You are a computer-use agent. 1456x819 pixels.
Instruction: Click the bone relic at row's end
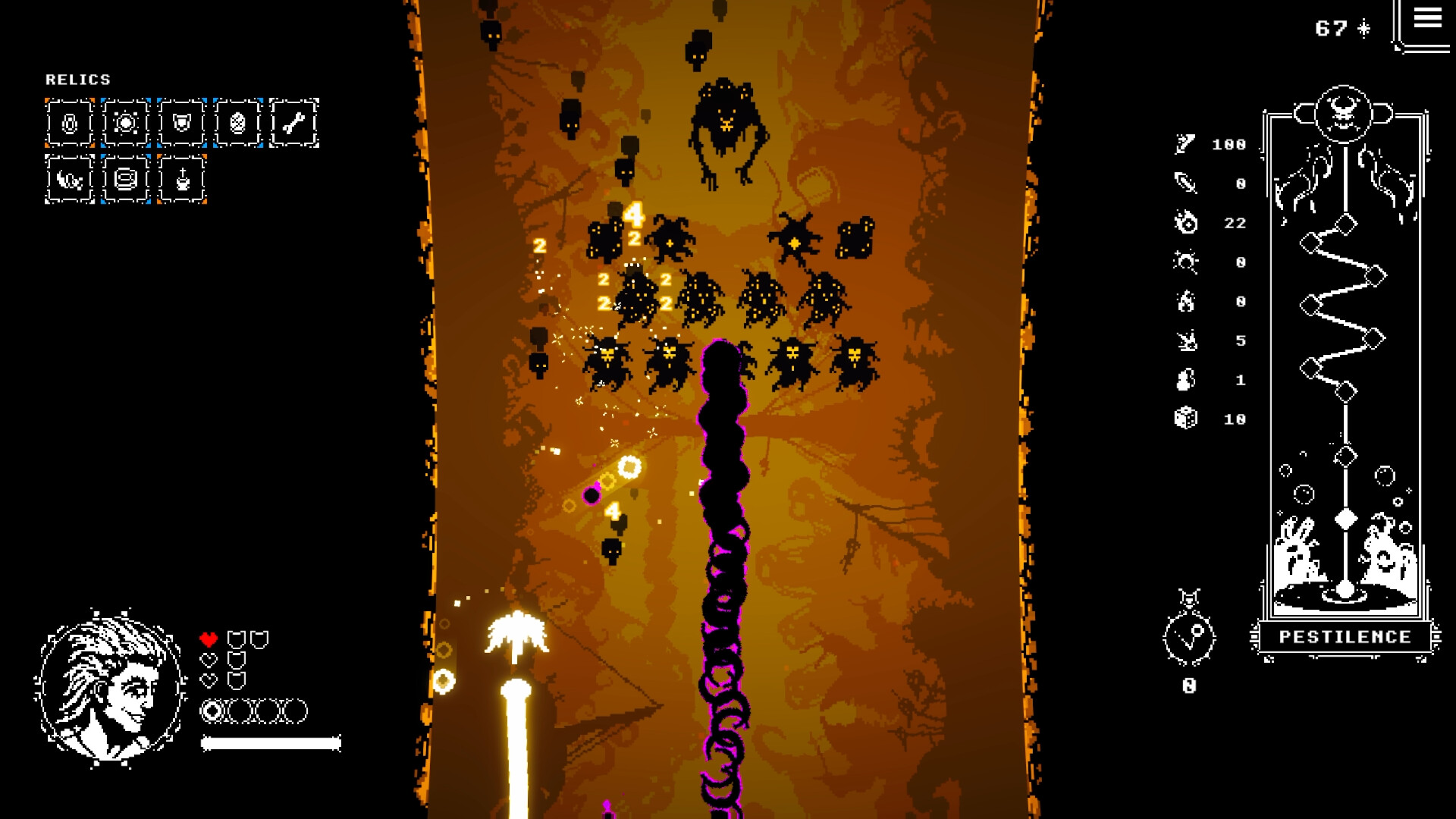tap(293, 124)
